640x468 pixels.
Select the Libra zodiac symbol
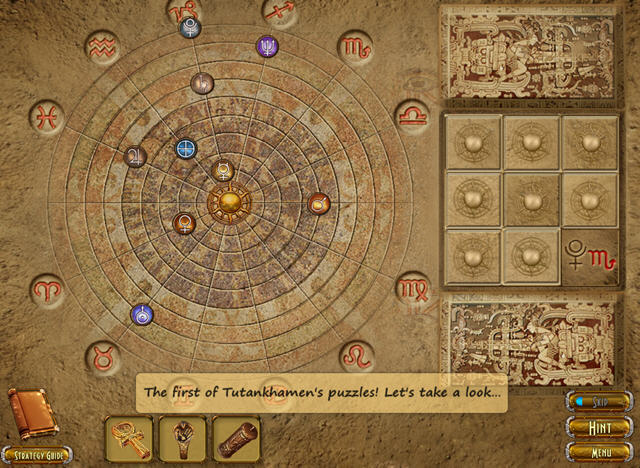coord(411,115)
